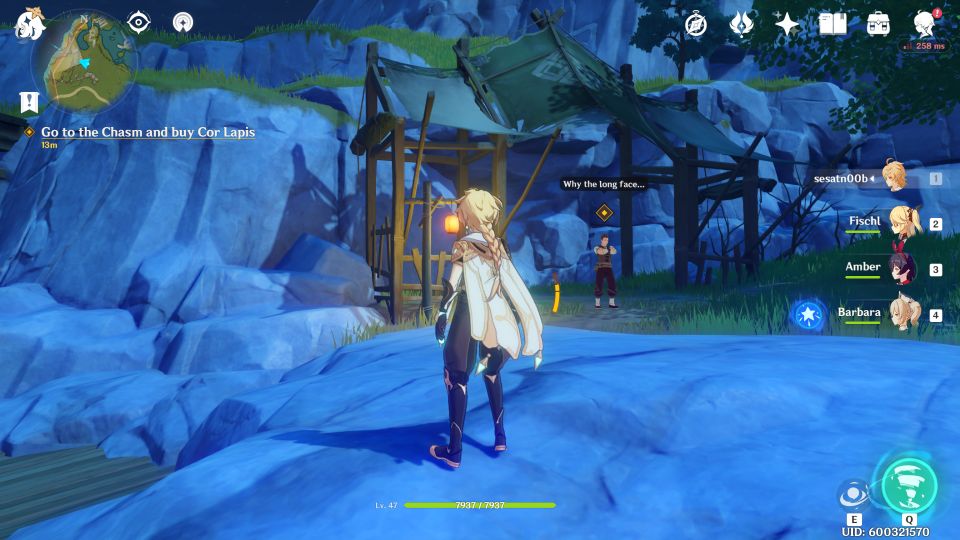
Task: Switch to Amber in the party
Action: (905, 269)
